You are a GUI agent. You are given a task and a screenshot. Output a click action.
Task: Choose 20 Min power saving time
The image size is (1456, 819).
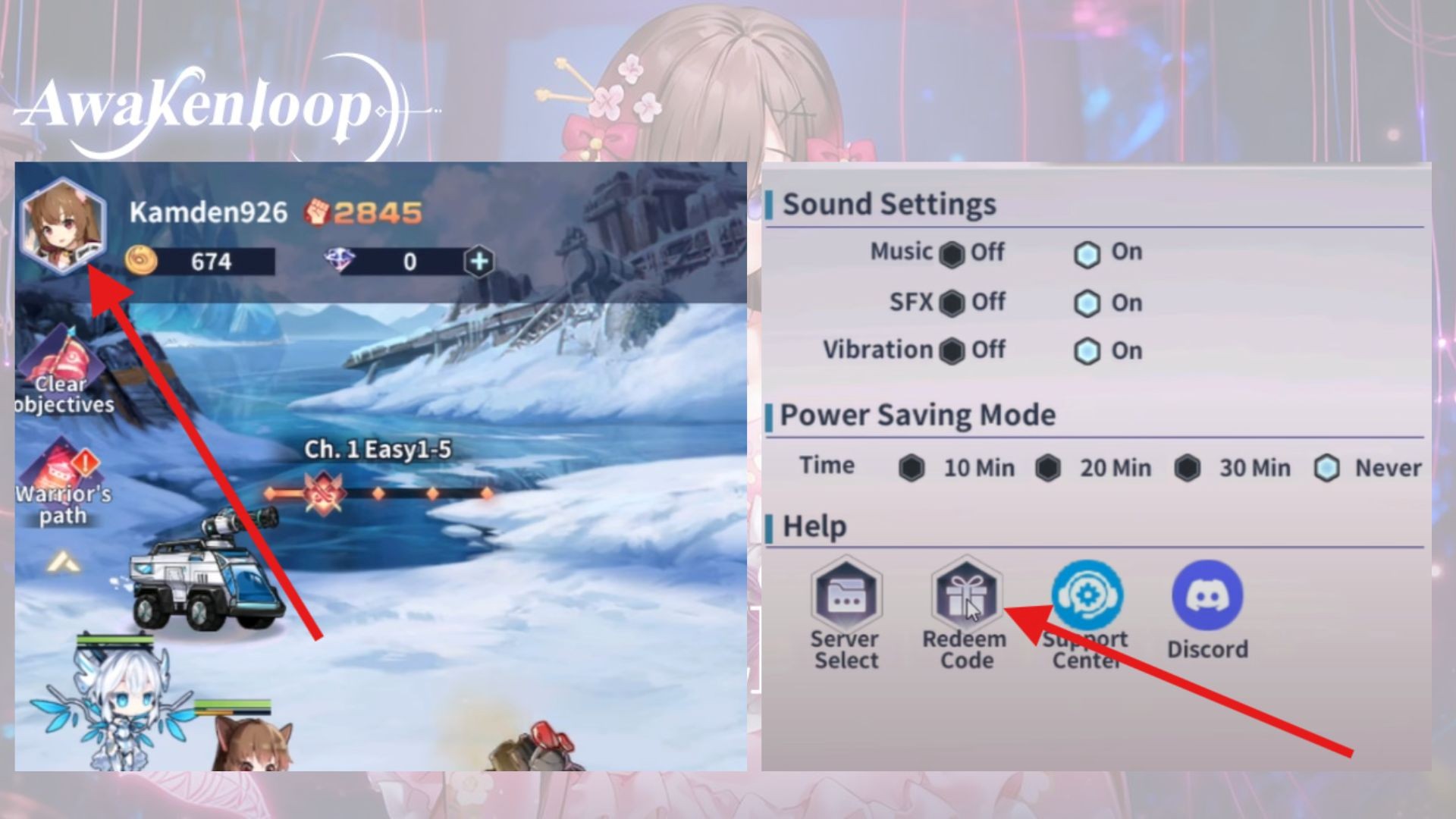click(1048, 468)
